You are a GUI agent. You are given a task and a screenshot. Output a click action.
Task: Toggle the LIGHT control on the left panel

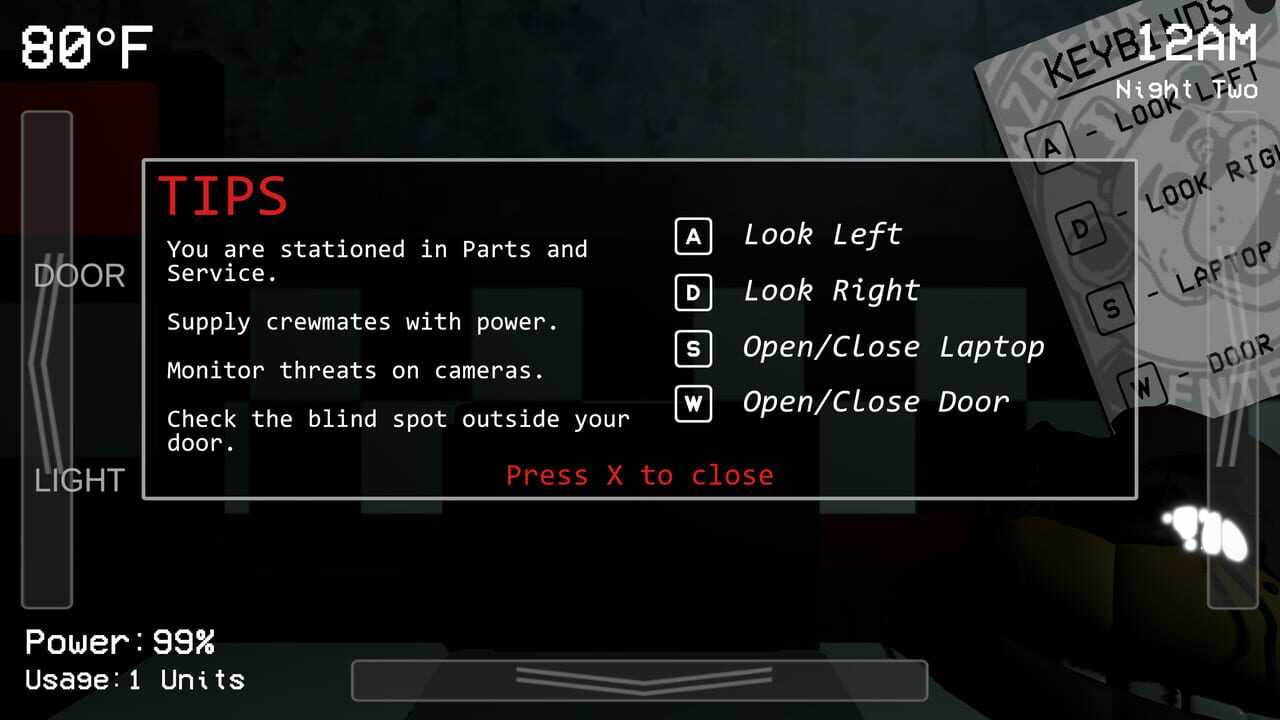(x=80, y=481)
